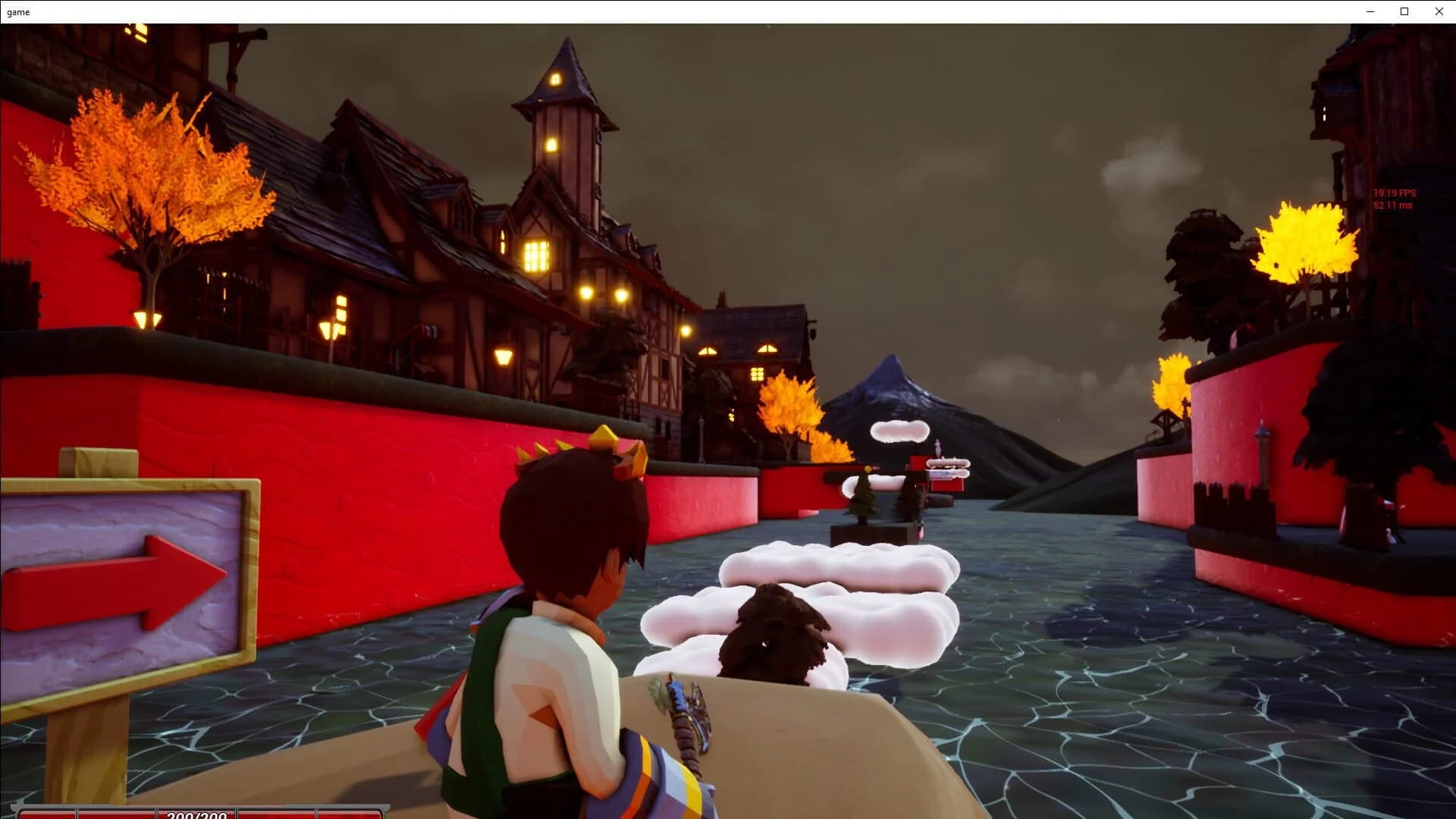Click the 200/200 health value
1456x819 pixels.
196,816
